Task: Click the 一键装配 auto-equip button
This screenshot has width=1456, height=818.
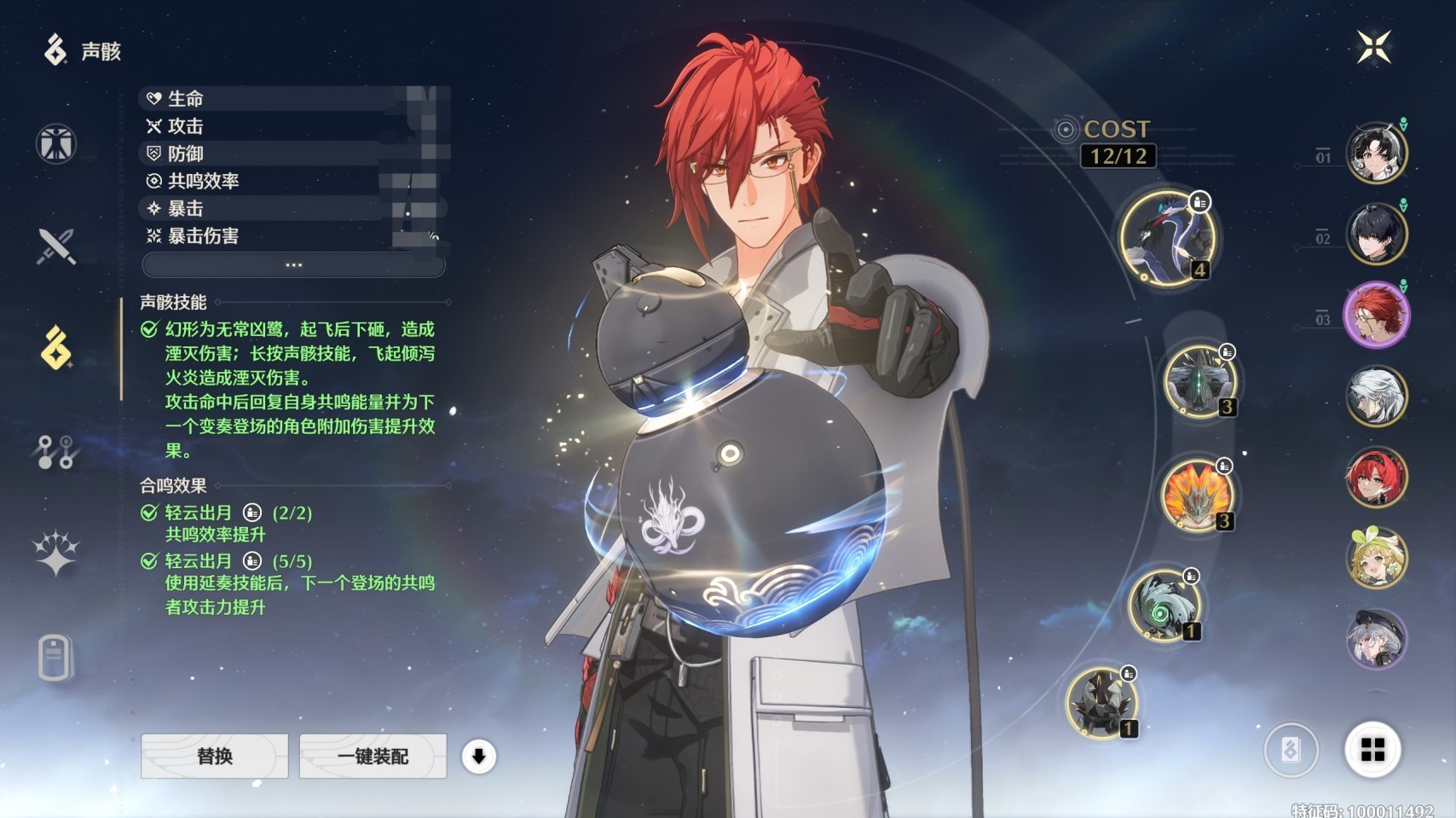Action: 373,756
